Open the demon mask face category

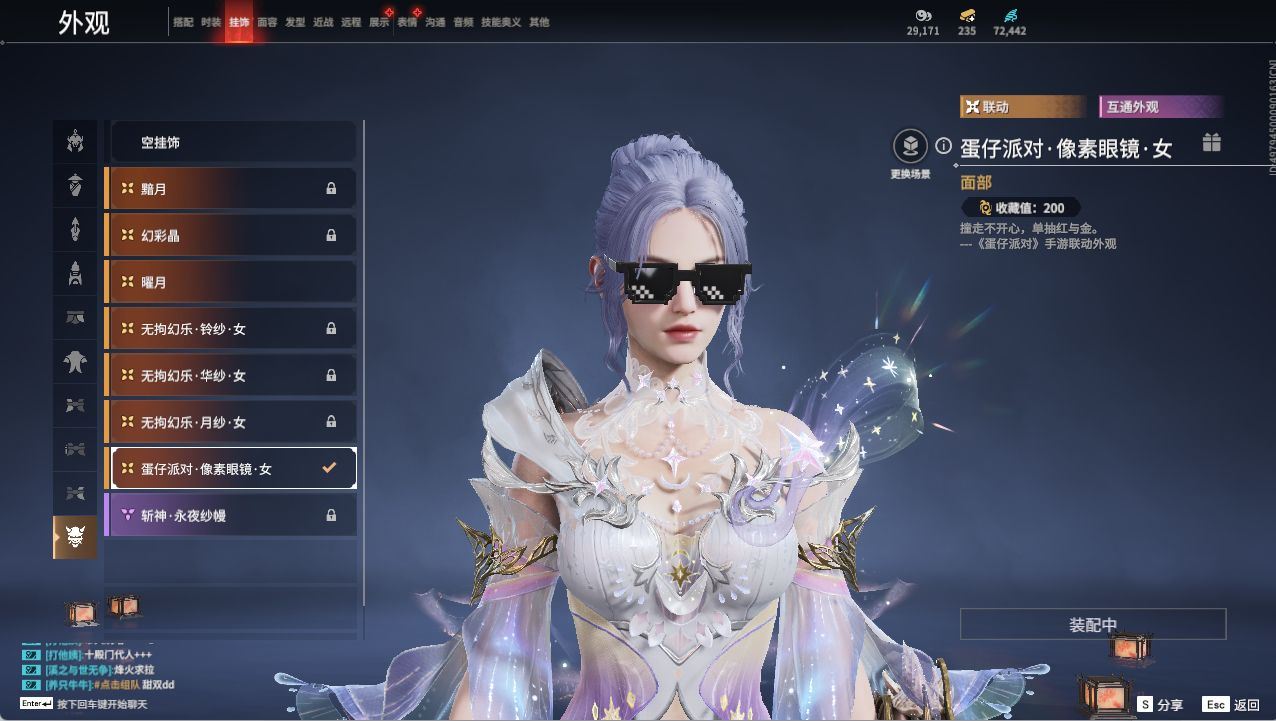click(76, 538)
